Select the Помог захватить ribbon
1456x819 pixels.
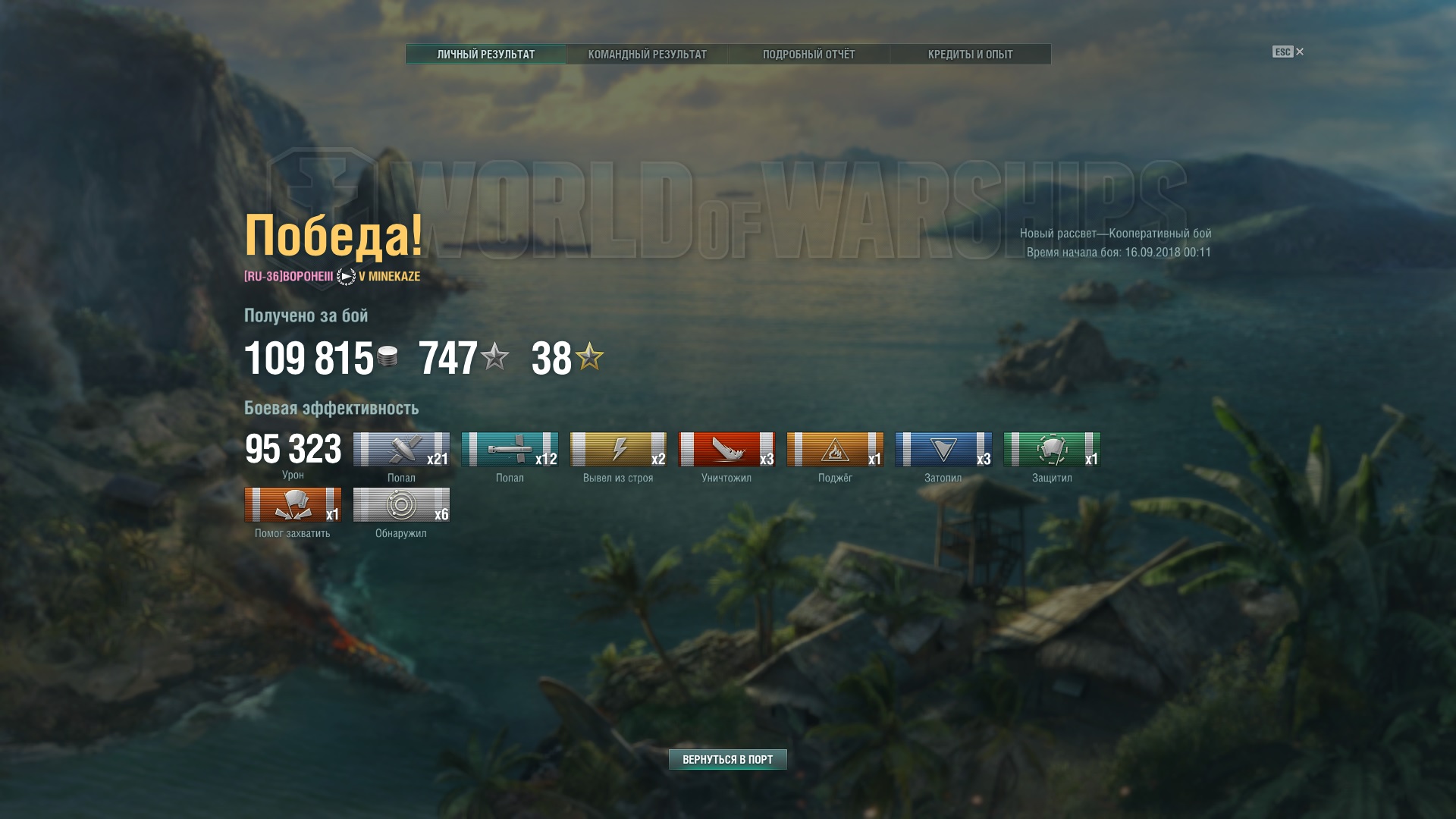click(293, 505)
